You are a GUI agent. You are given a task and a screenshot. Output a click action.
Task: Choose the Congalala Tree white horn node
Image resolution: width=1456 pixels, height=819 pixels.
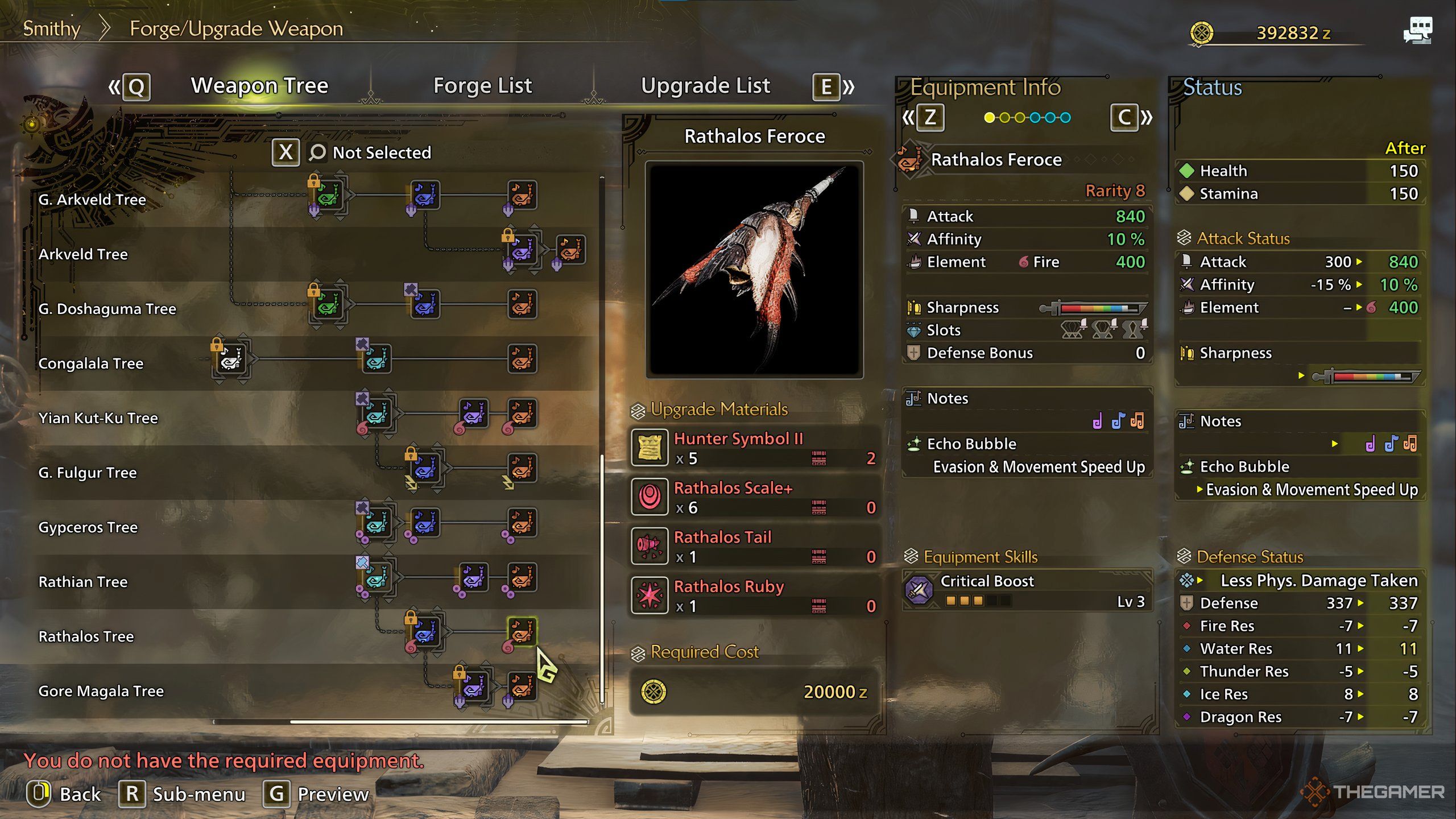click(x=231, y=359)
